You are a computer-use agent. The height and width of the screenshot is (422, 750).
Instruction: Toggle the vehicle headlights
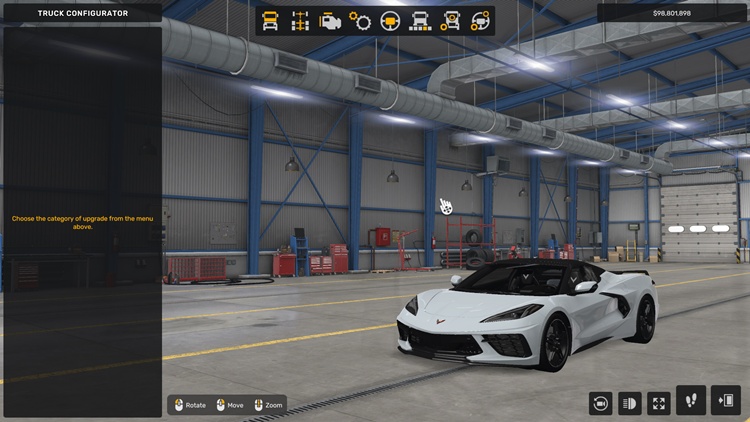(x=630, y=403)
